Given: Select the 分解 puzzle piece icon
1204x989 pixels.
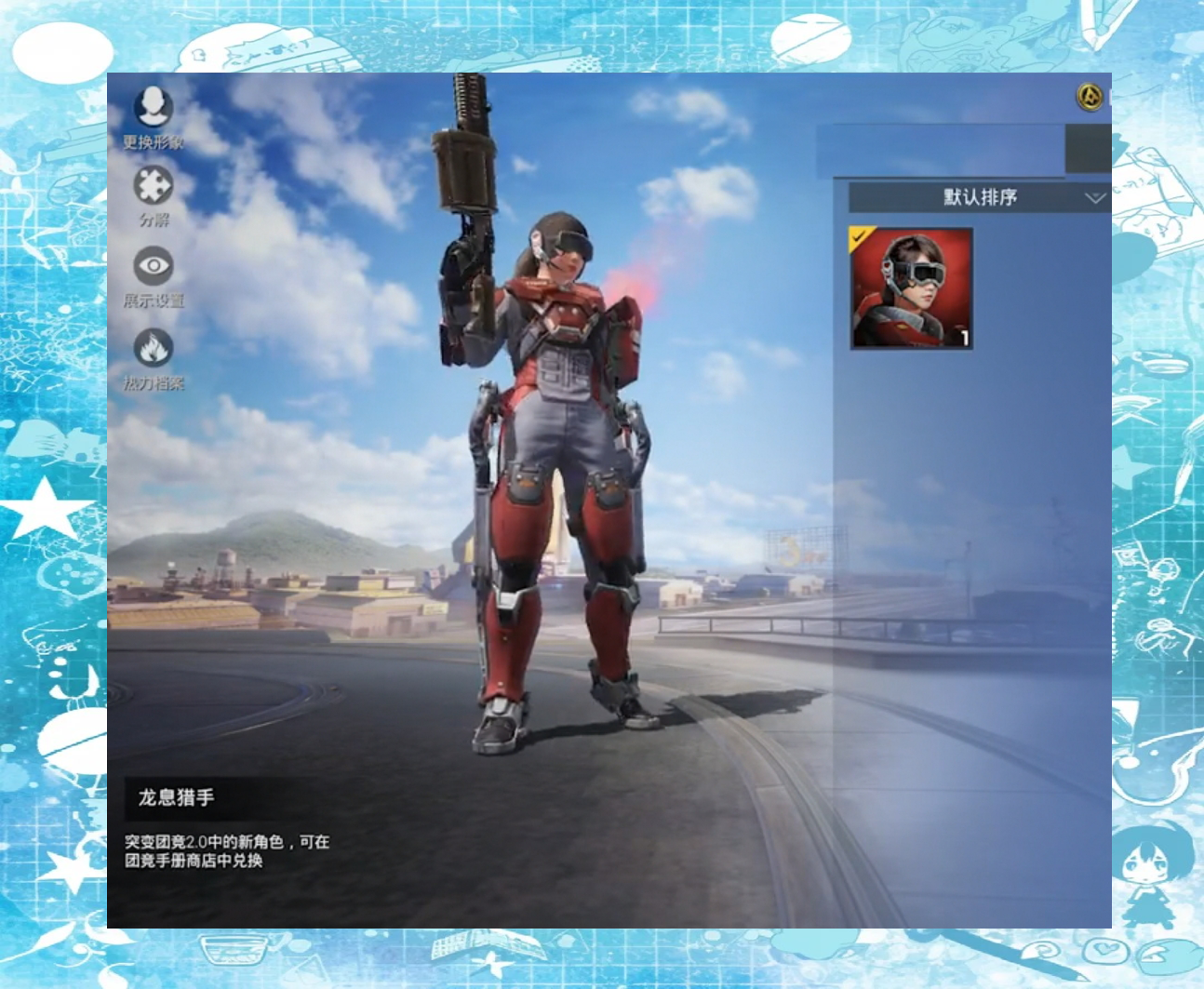Looking at the screenshot, I should [154, 186].
